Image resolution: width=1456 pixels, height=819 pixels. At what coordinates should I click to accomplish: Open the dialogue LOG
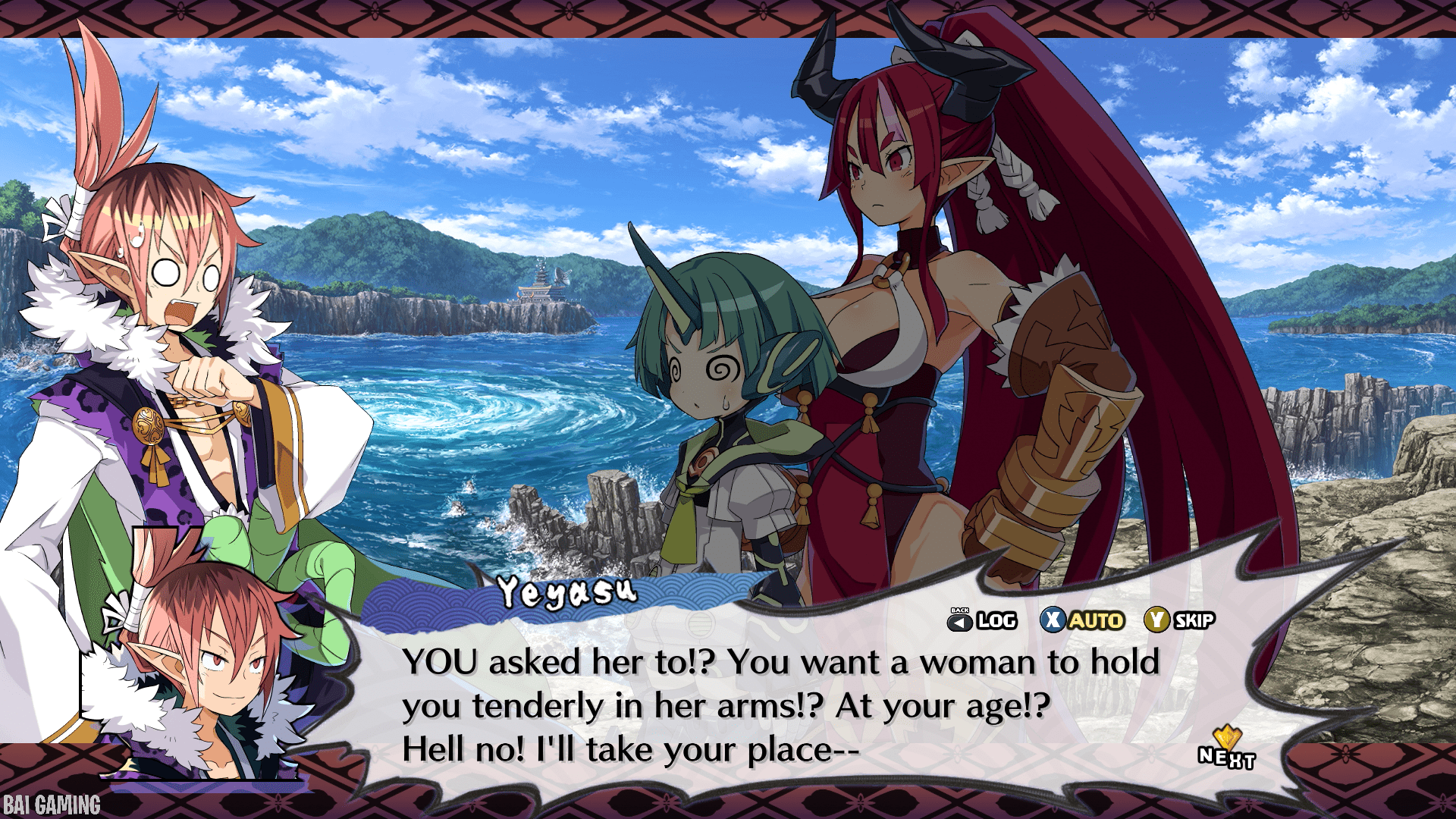(983, 620)
